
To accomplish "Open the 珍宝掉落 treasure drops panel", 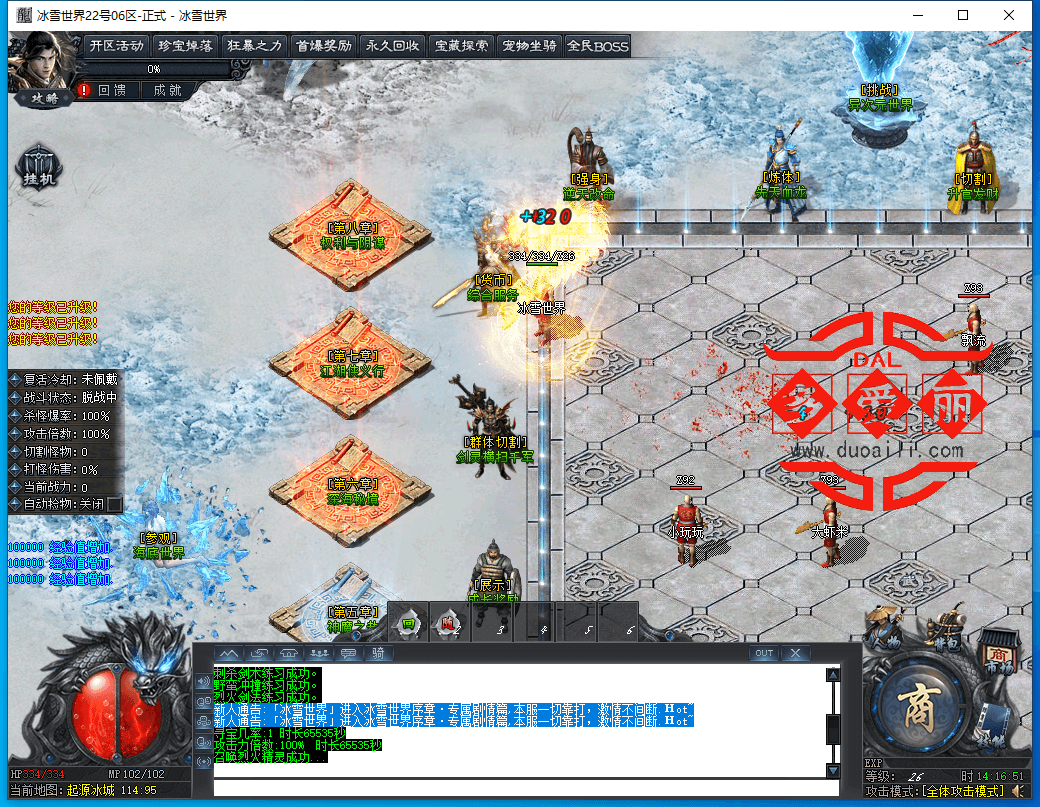I will [x=185, y=45].
